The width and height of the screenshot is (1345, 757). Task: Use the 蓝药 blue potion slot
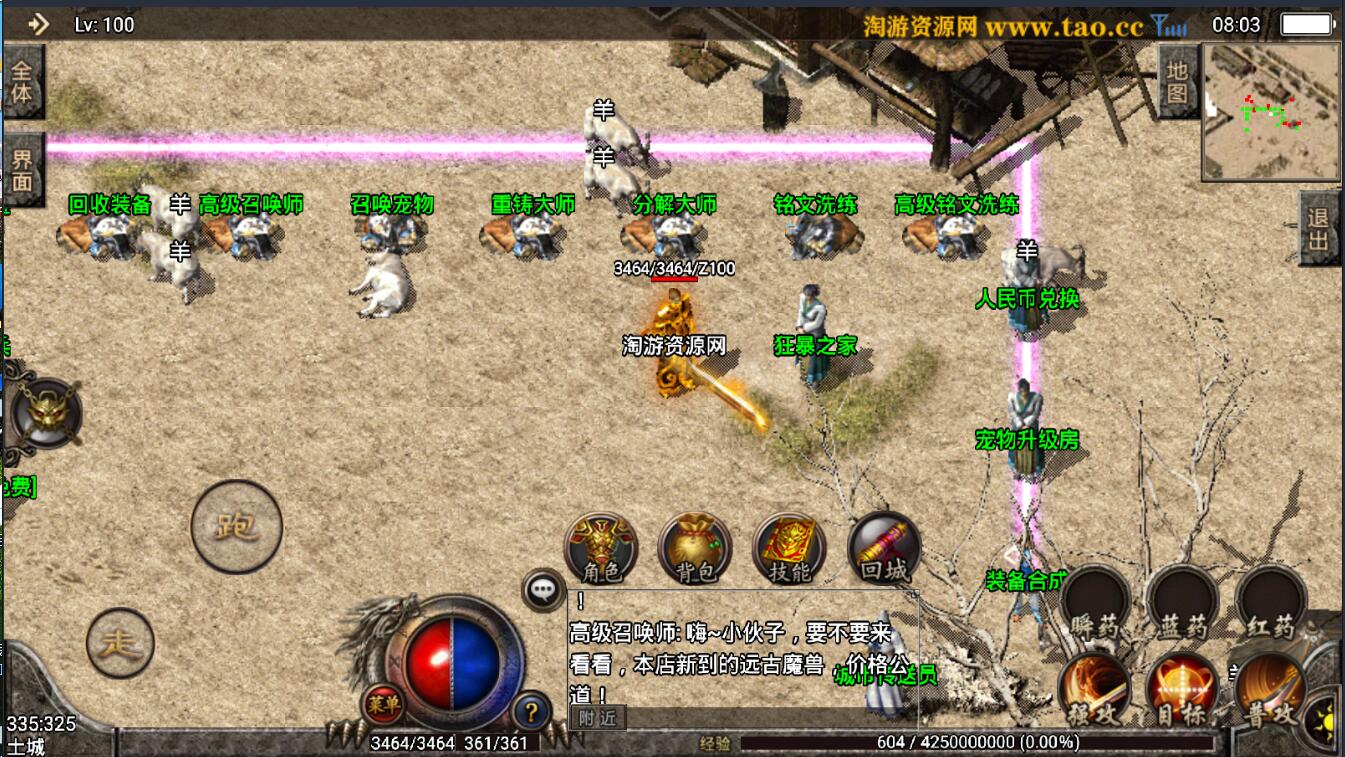[x=1183, y=602]
